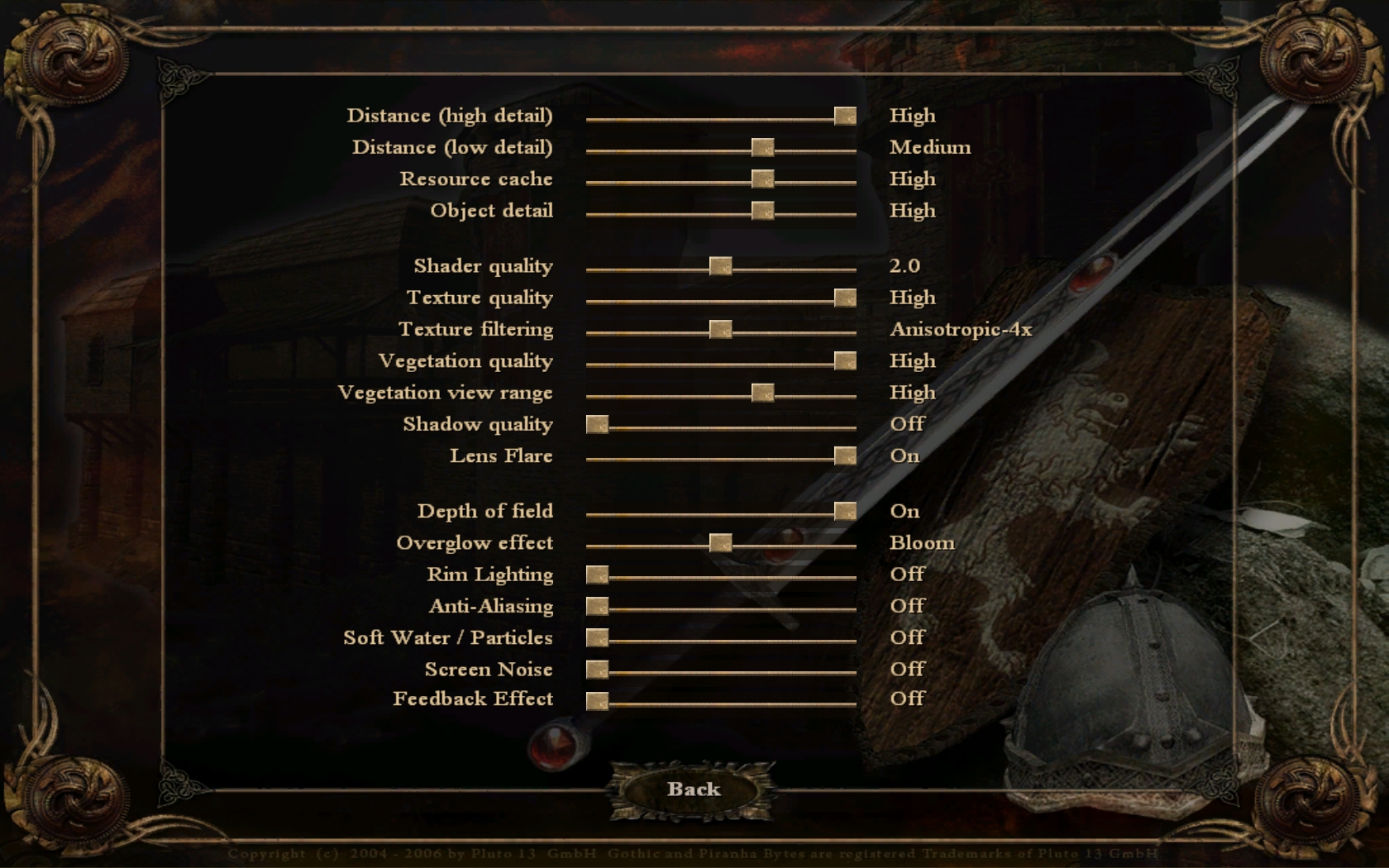Viewport: 1389px width, 868px height.
Task: Click the Distance (low detail) slider handle
Action: [x=762, y=148]
